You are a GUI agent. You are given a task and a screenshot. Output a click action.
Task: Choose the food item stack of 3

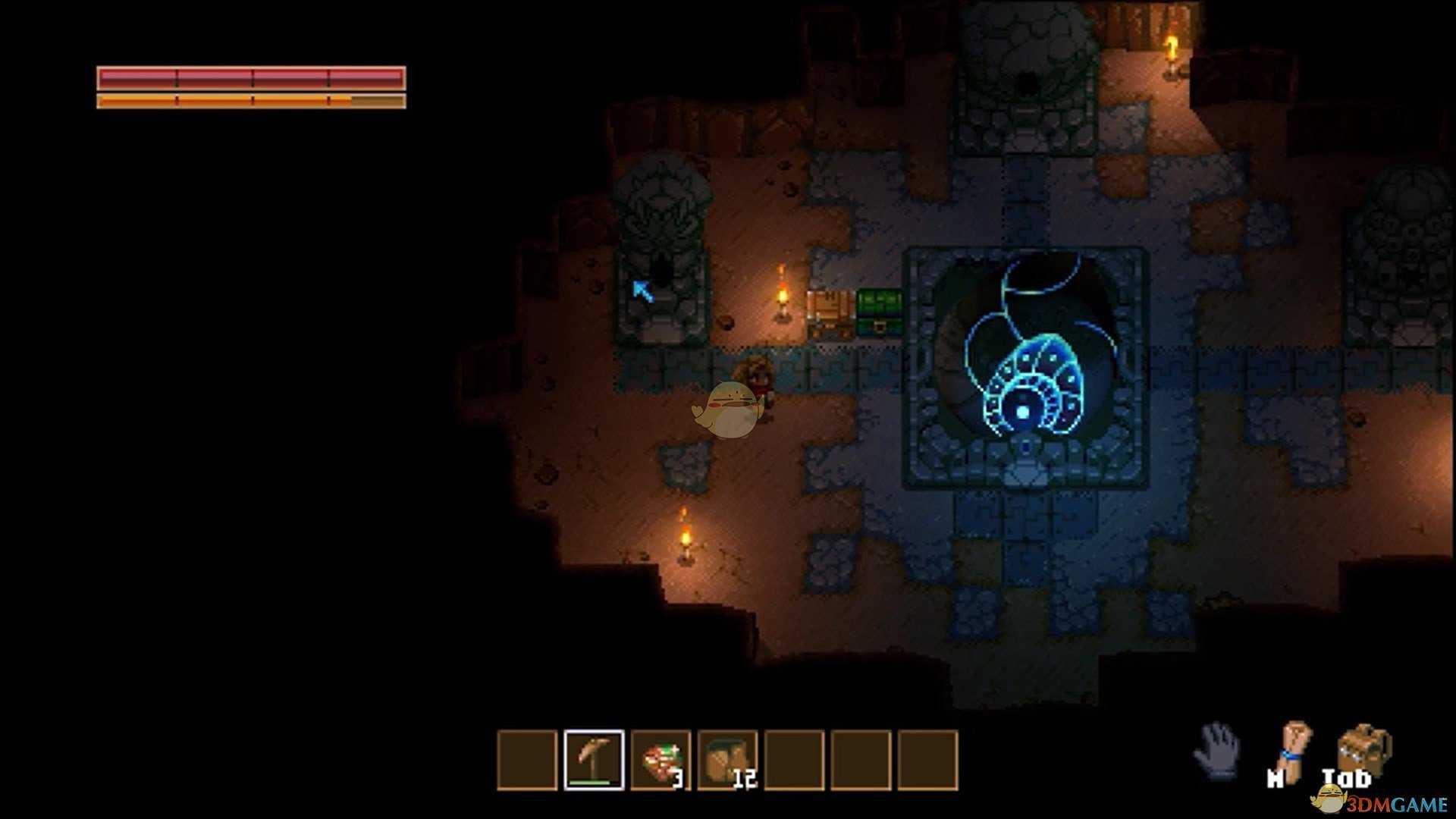661,759
